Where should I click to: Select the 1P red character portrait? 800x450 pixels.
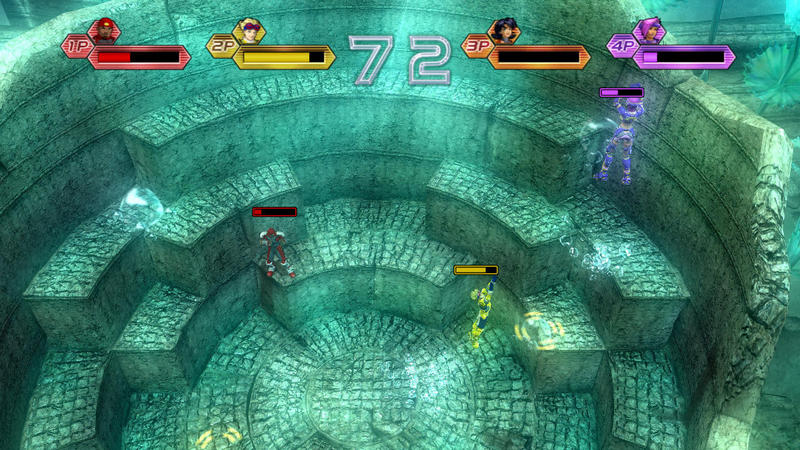coord(103,30)
